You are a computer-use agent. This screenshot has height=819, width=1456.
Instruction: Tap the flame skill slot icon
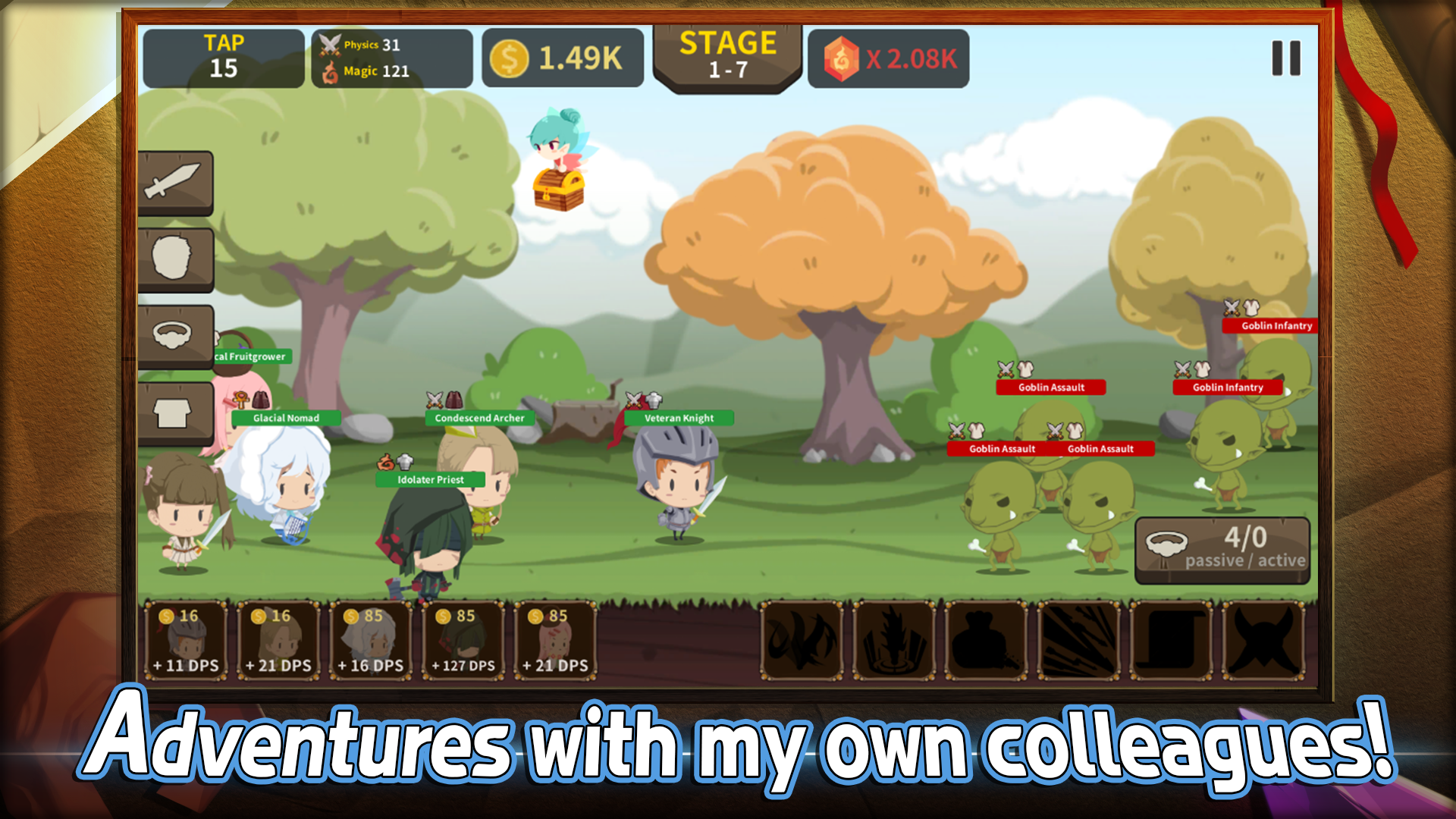click(802, 642)
